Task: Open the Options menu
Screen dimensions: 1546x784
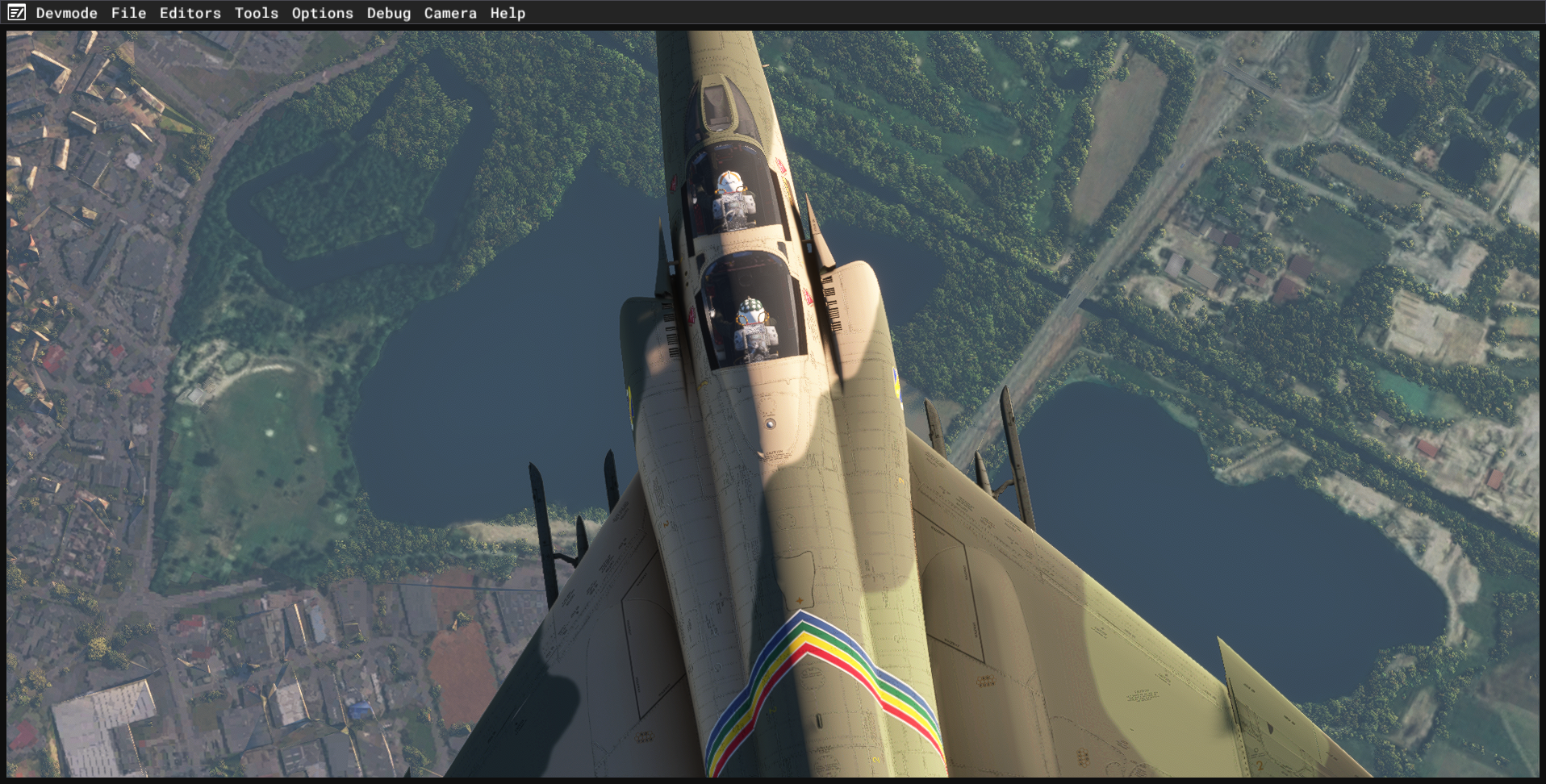Action: tap(322, 13)
